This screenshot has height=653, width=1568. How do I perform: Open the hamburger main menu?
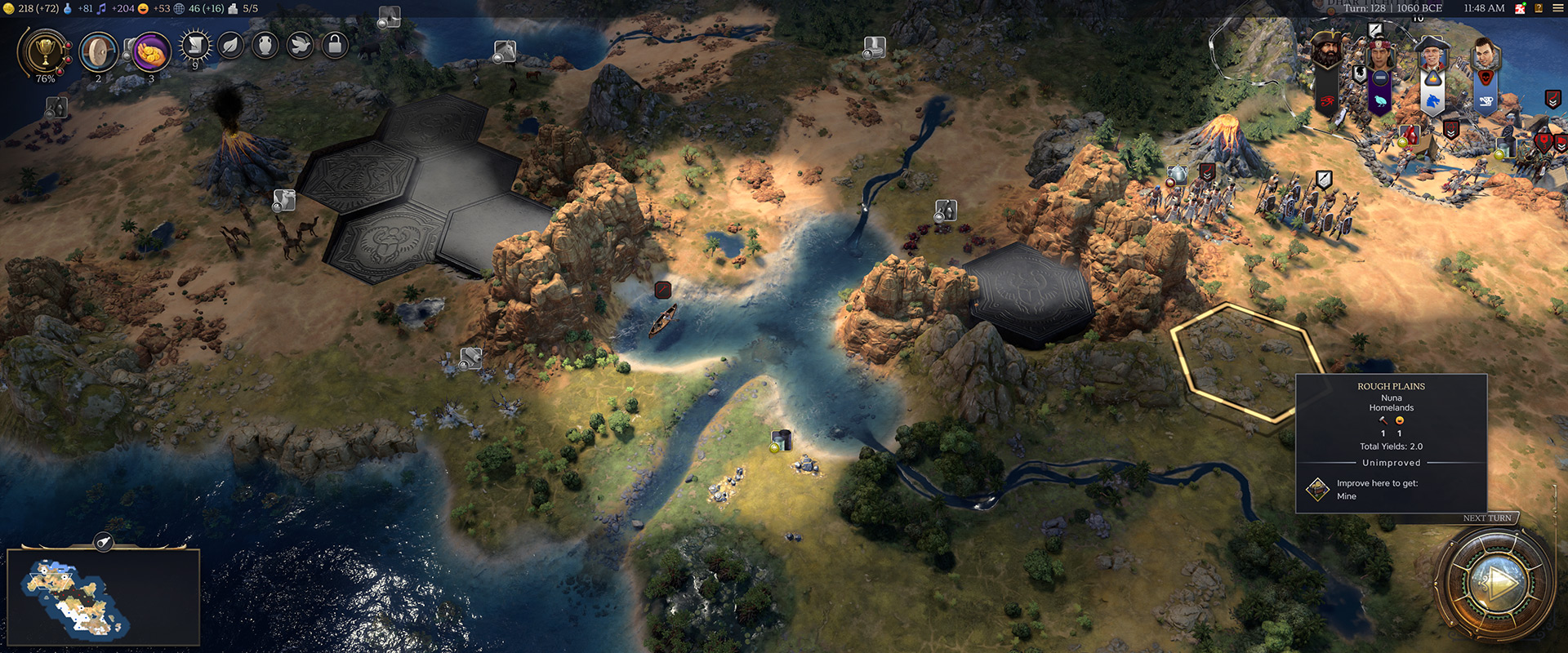coord(1558,8)
